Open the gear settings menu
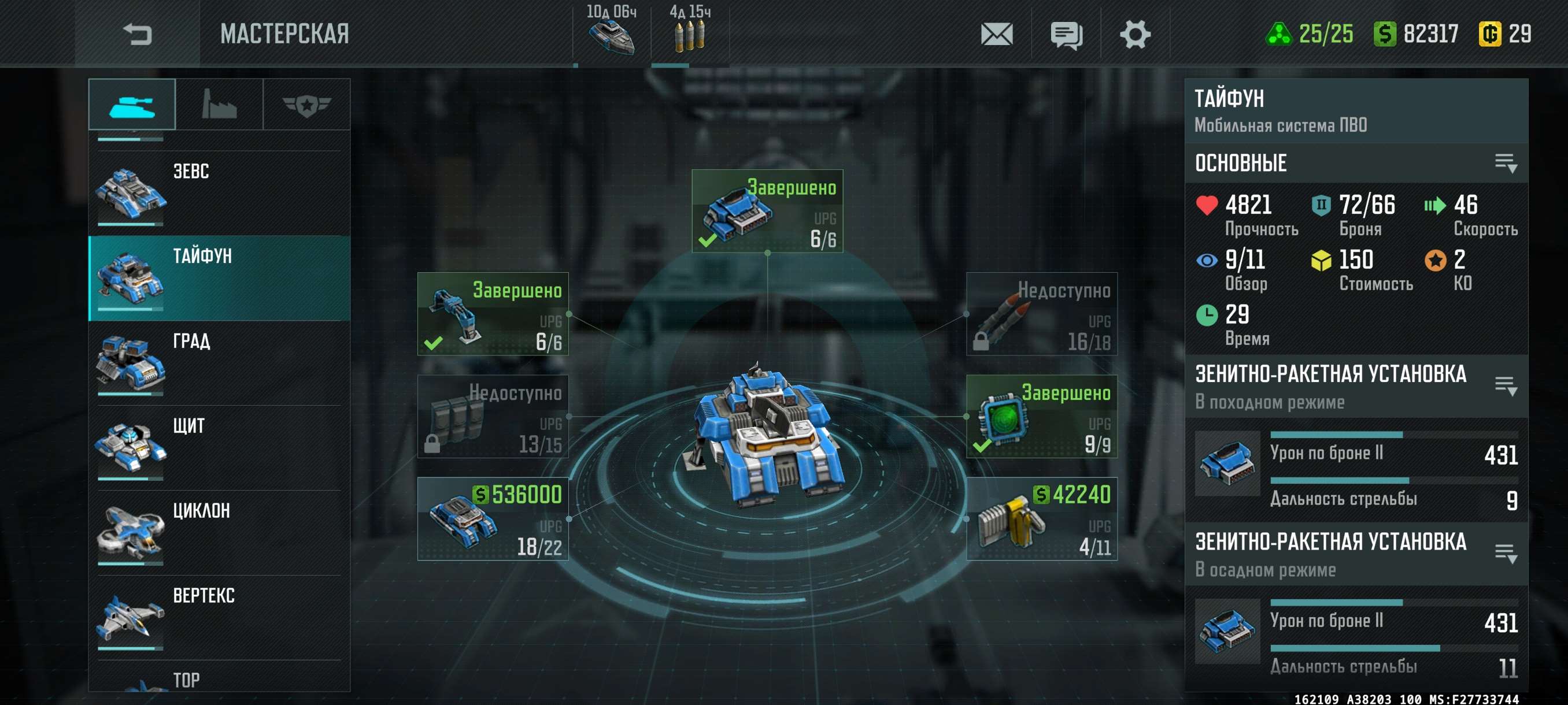The height and width of the screenshot is (705, 1568). pos(1134,34)
